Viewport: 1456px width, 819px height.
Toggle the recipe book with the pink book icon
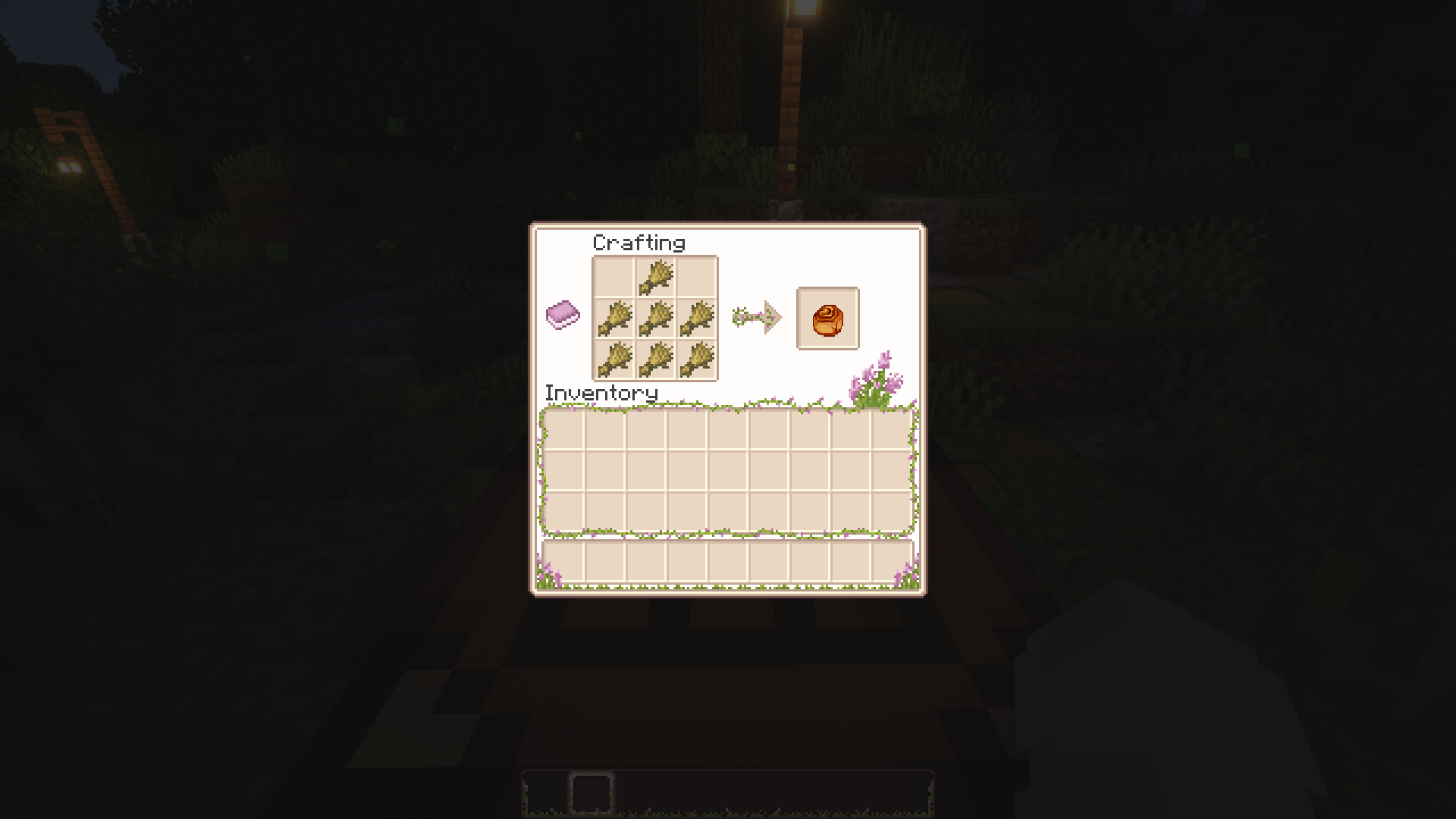point(561,315)
